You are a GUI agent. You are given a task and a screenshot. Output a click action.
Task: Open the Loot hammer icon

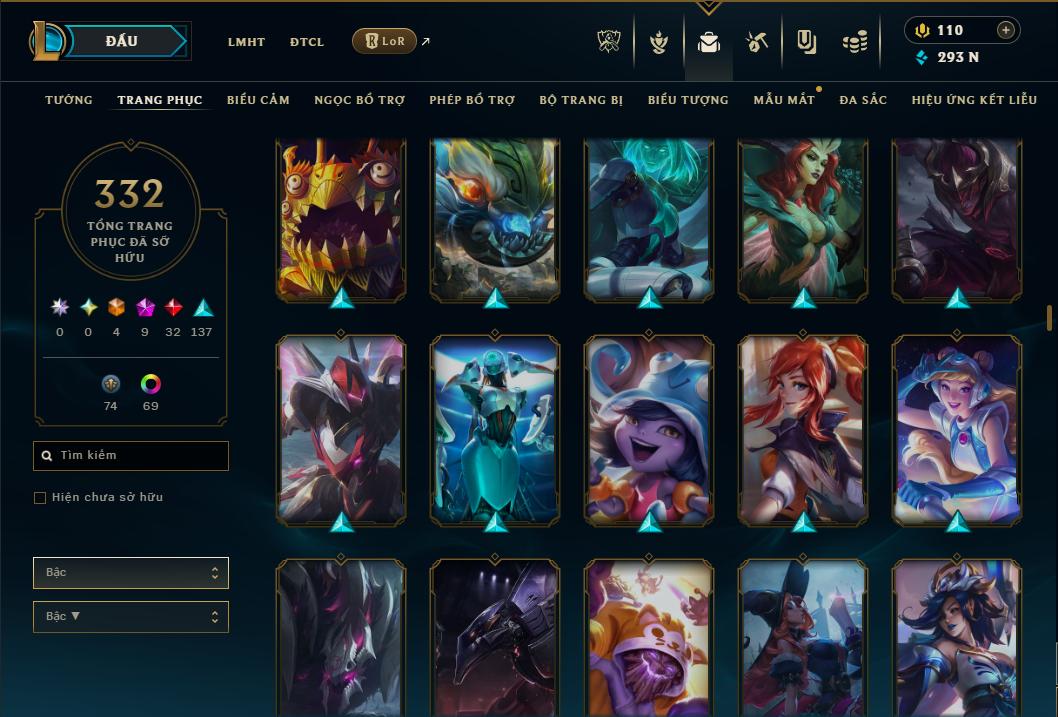tap(757, 42)
